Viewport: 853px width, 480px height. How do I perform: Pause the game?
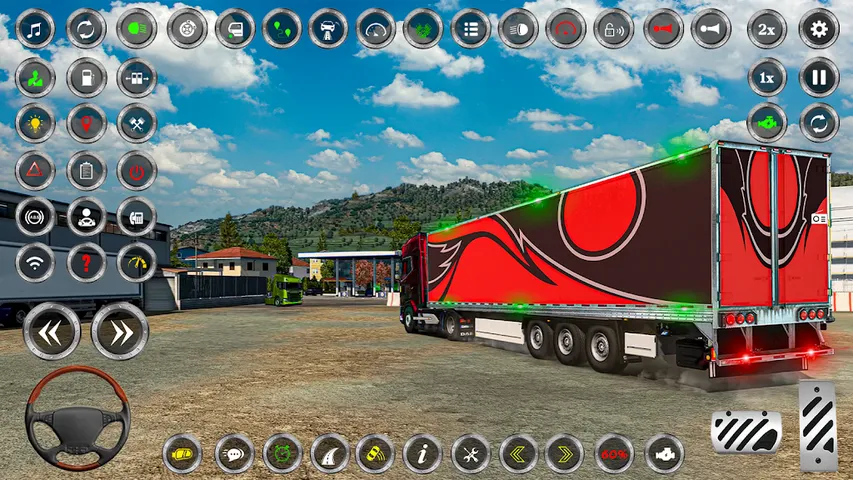coord(819,77)
